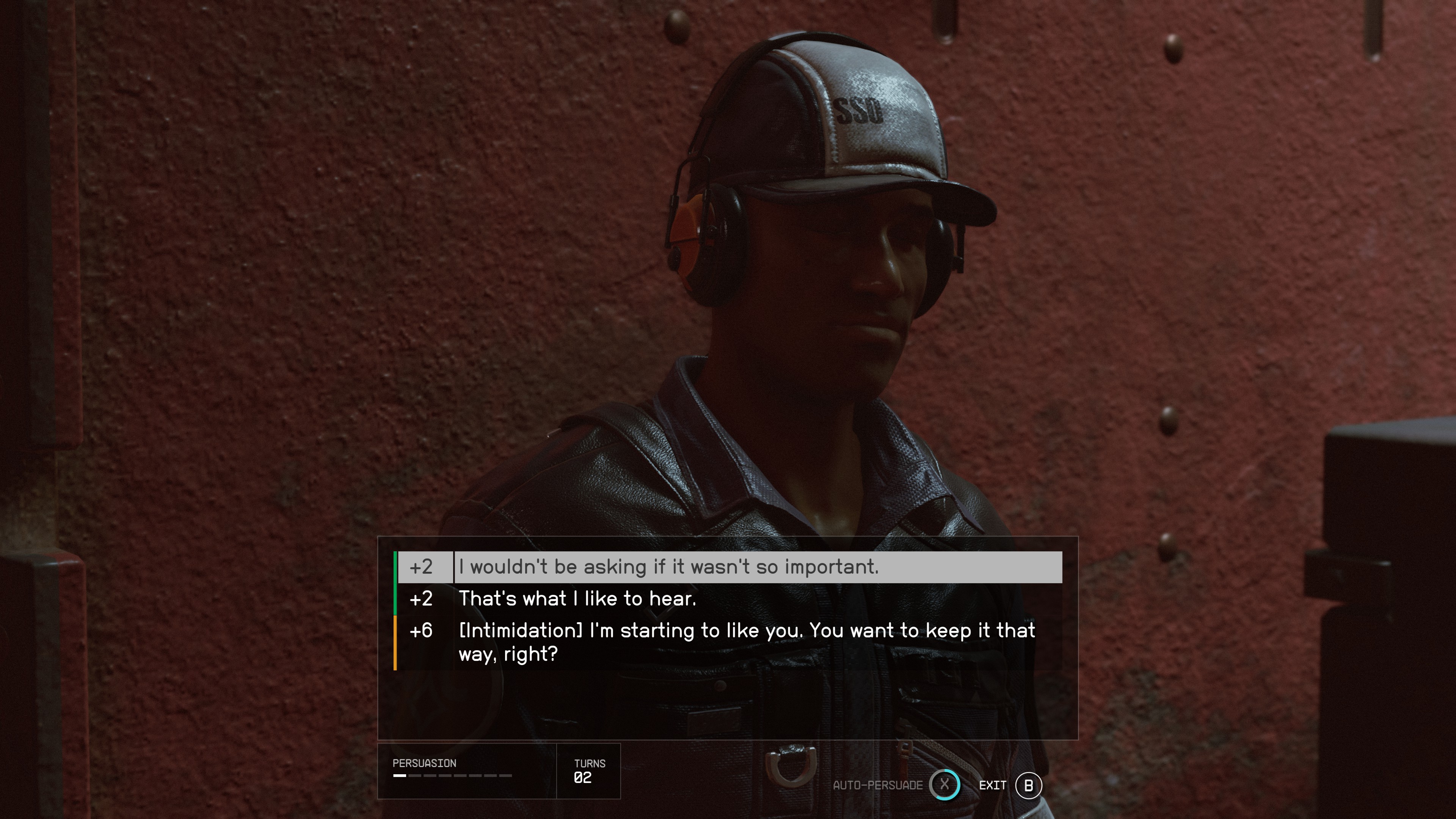Click the Turns counter showing 02
Viewport: 1456px width, 819px height.
pyautogui.click(x=583, y=777)
